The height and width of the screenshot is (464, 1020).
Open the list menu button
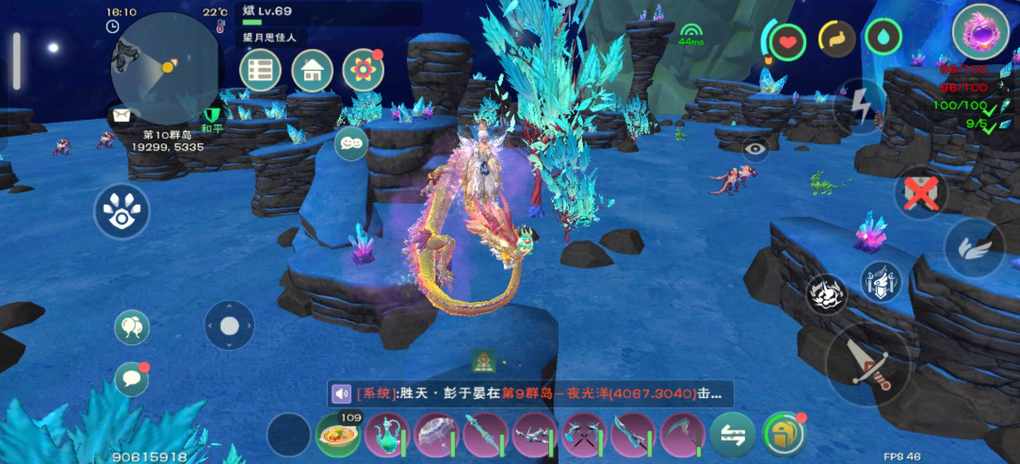click(260, 70)
